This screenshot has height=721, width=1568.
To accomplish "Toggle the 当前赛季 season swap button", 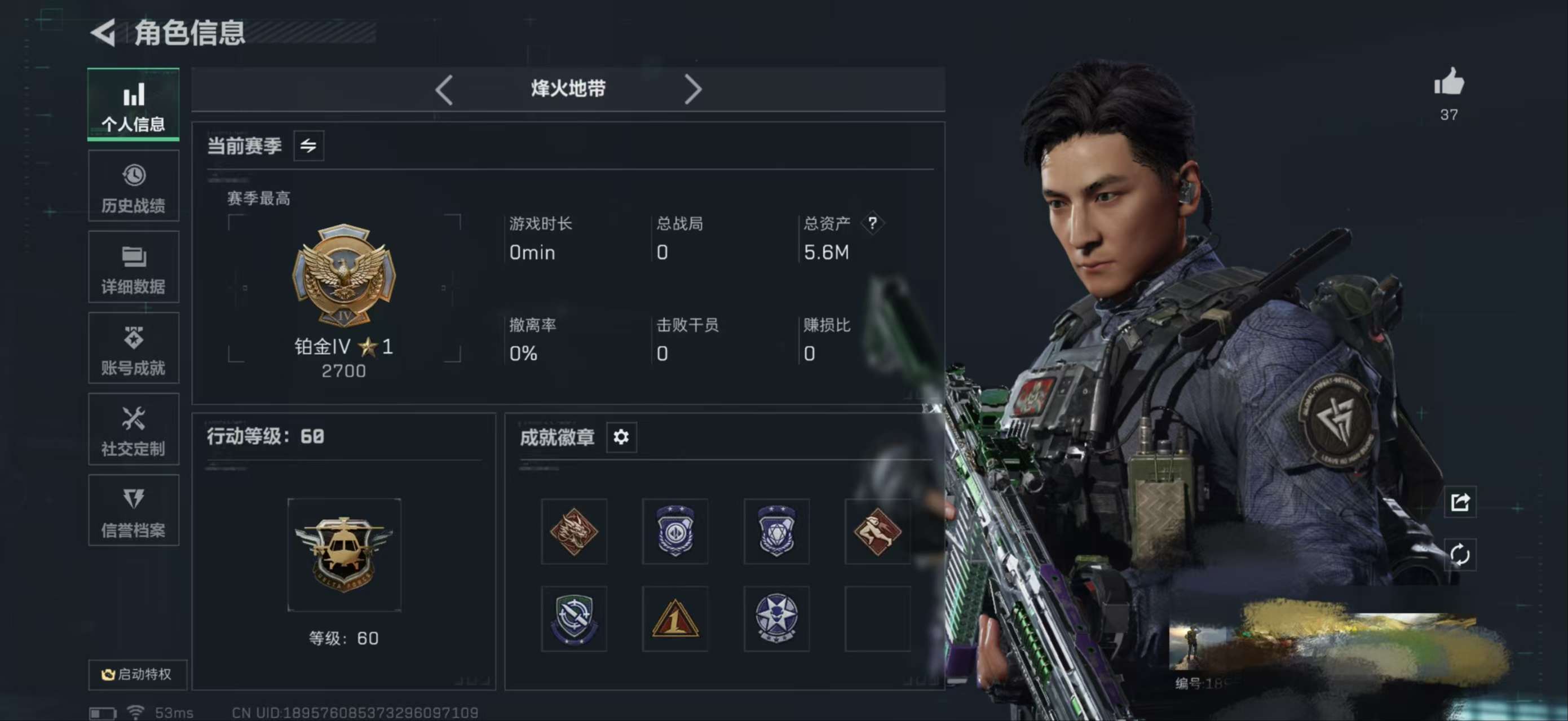I will [308, 146].
